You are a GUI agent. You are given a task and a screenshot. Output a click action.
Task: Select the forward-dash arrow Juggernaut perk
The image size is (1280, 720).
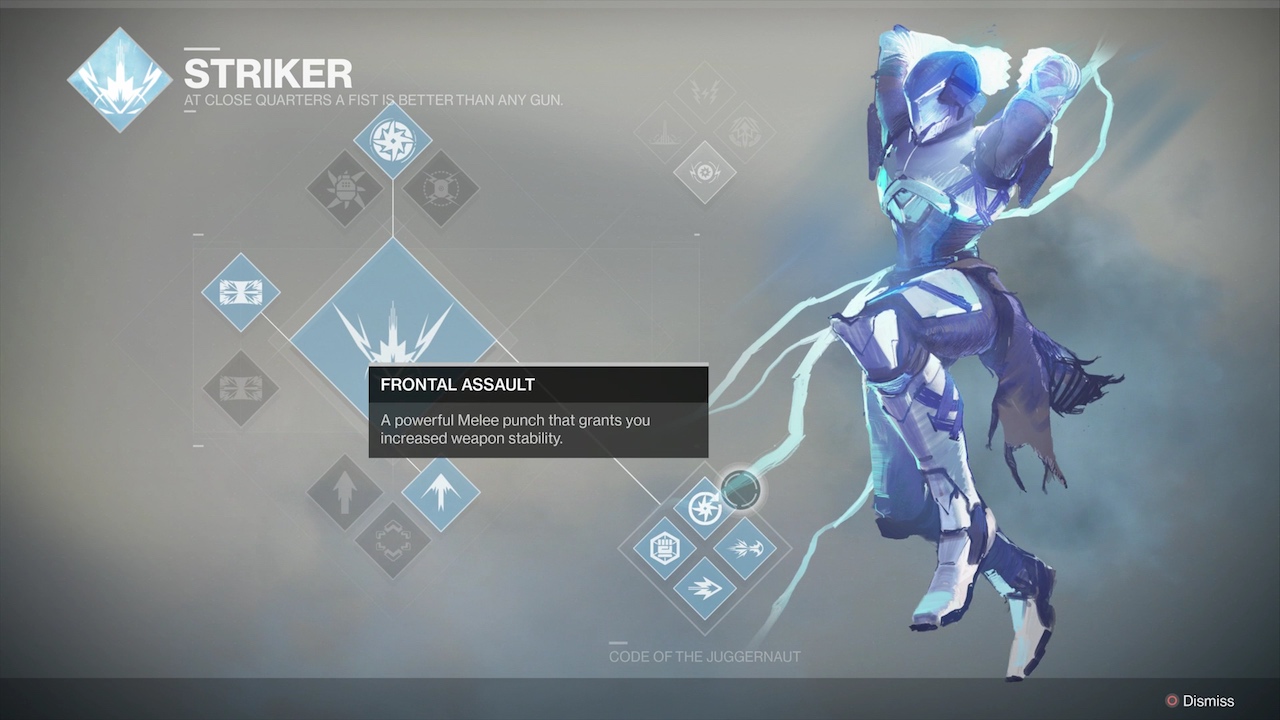(705, 588)
